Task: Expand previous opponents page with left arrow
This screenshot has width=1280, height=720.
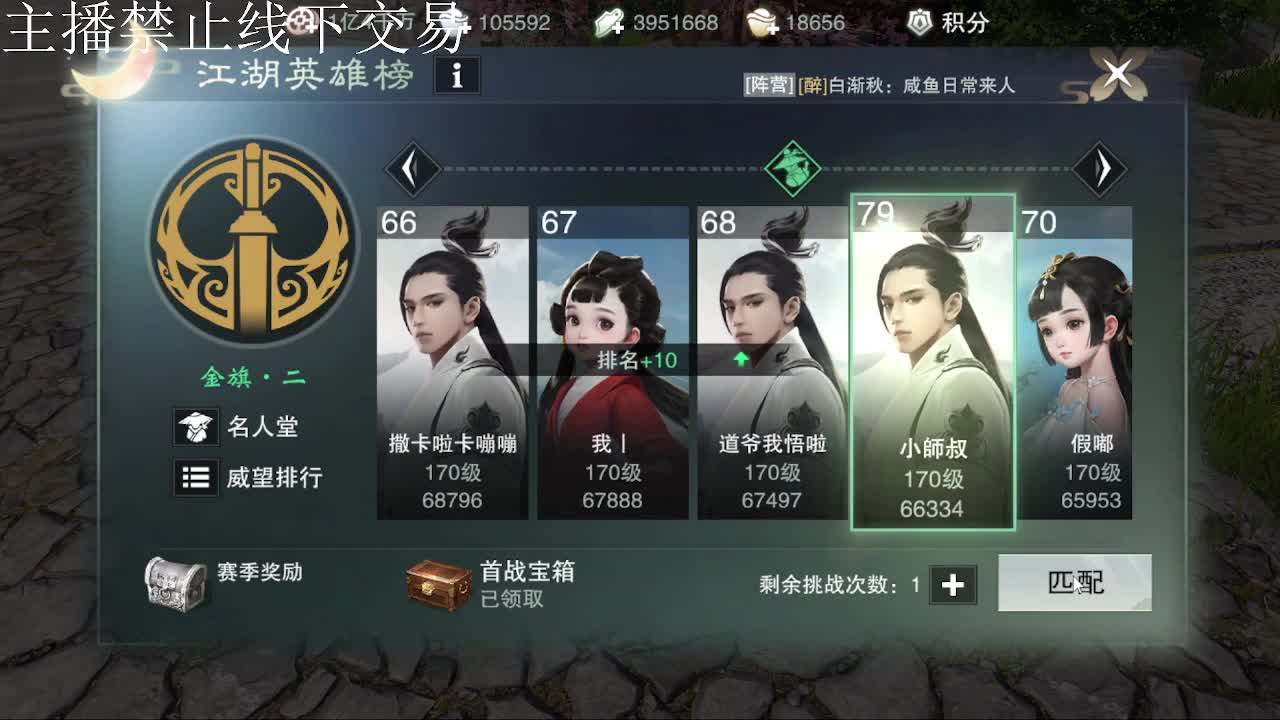Action: click(x=410, y=168)
